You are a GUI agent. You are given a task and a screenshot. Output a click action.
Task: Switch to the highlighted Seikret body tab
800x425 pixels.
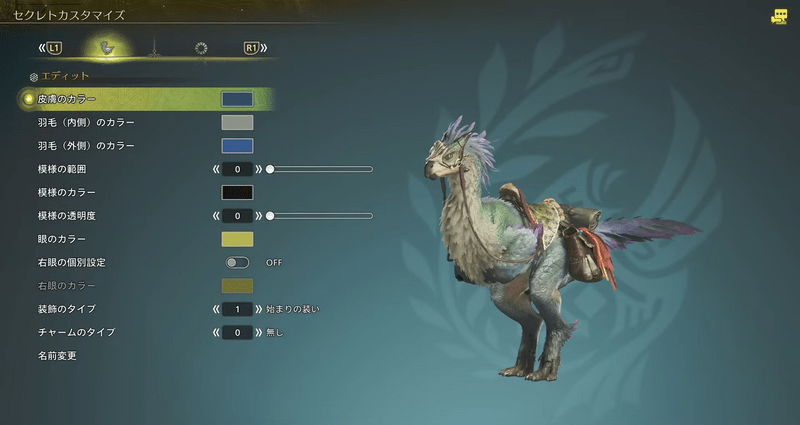pyautogui.click(x=106, y=48)
